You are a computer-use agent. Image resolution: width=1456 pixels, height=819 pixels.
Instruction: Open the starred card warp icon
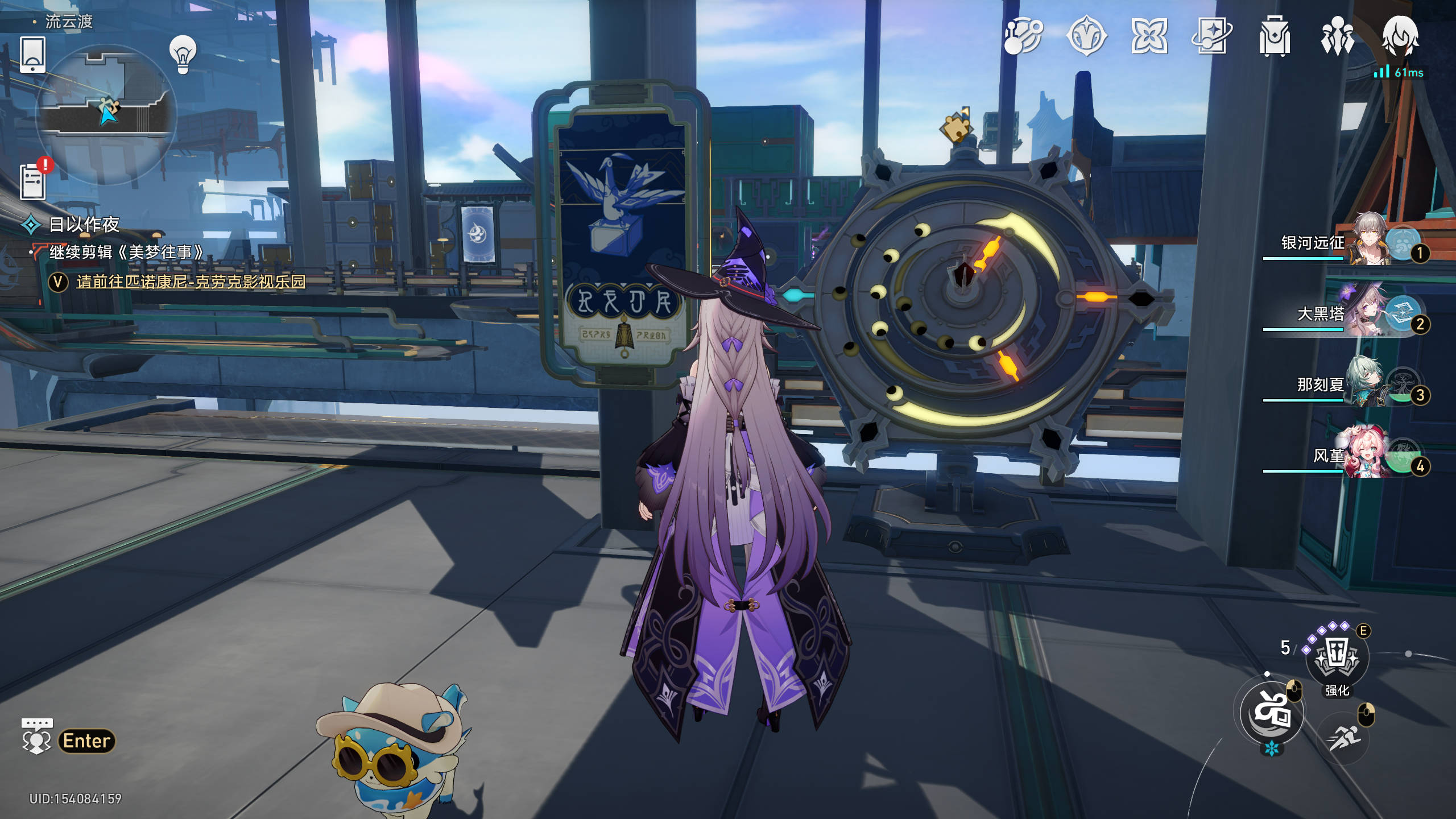click(1211, 36)
